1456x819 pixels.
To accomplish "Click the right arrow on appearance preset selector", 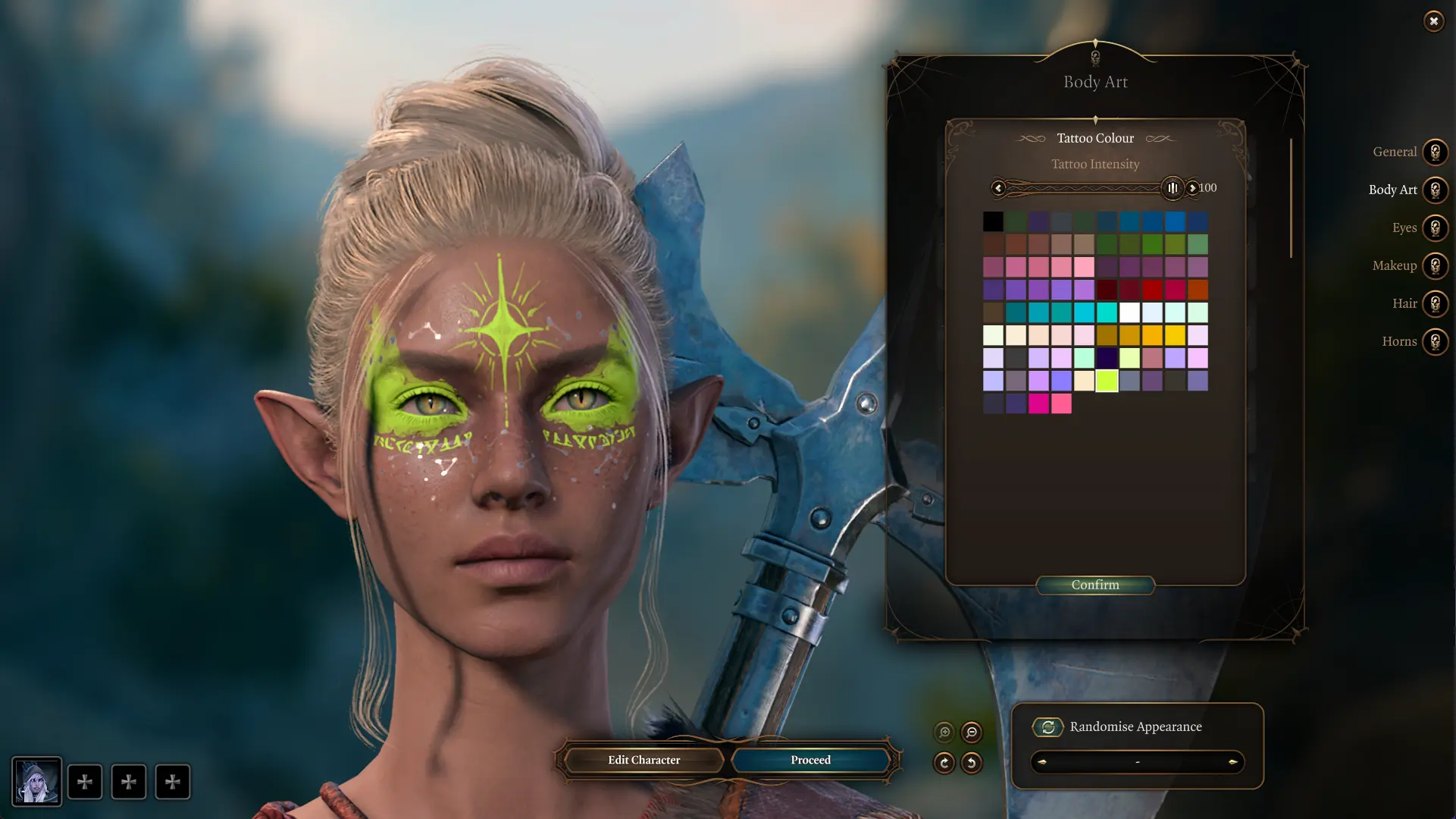I will (x=1234, y=763).
